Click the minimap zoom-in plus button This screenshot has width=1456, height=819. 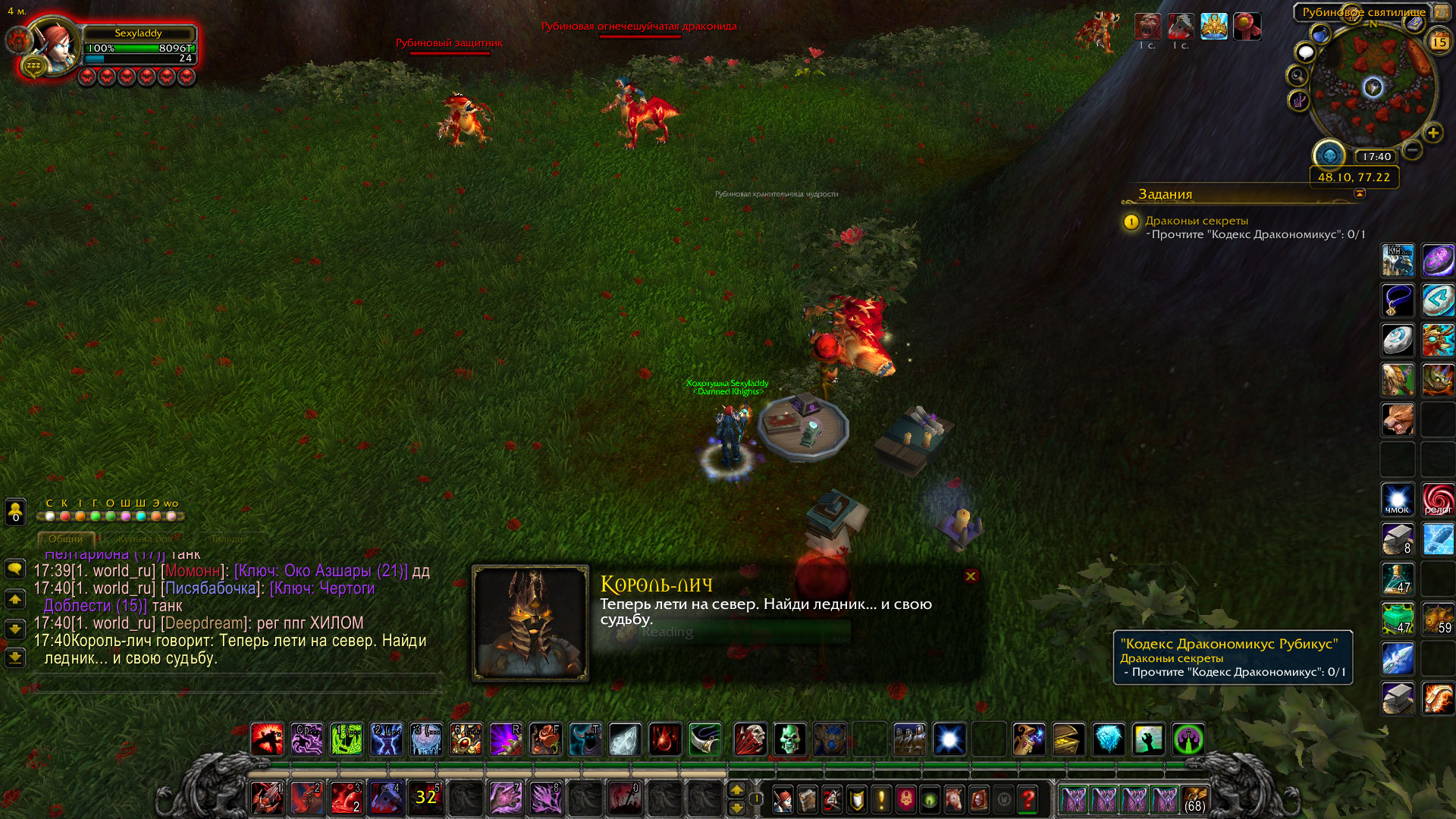(x=1432, y=133)
